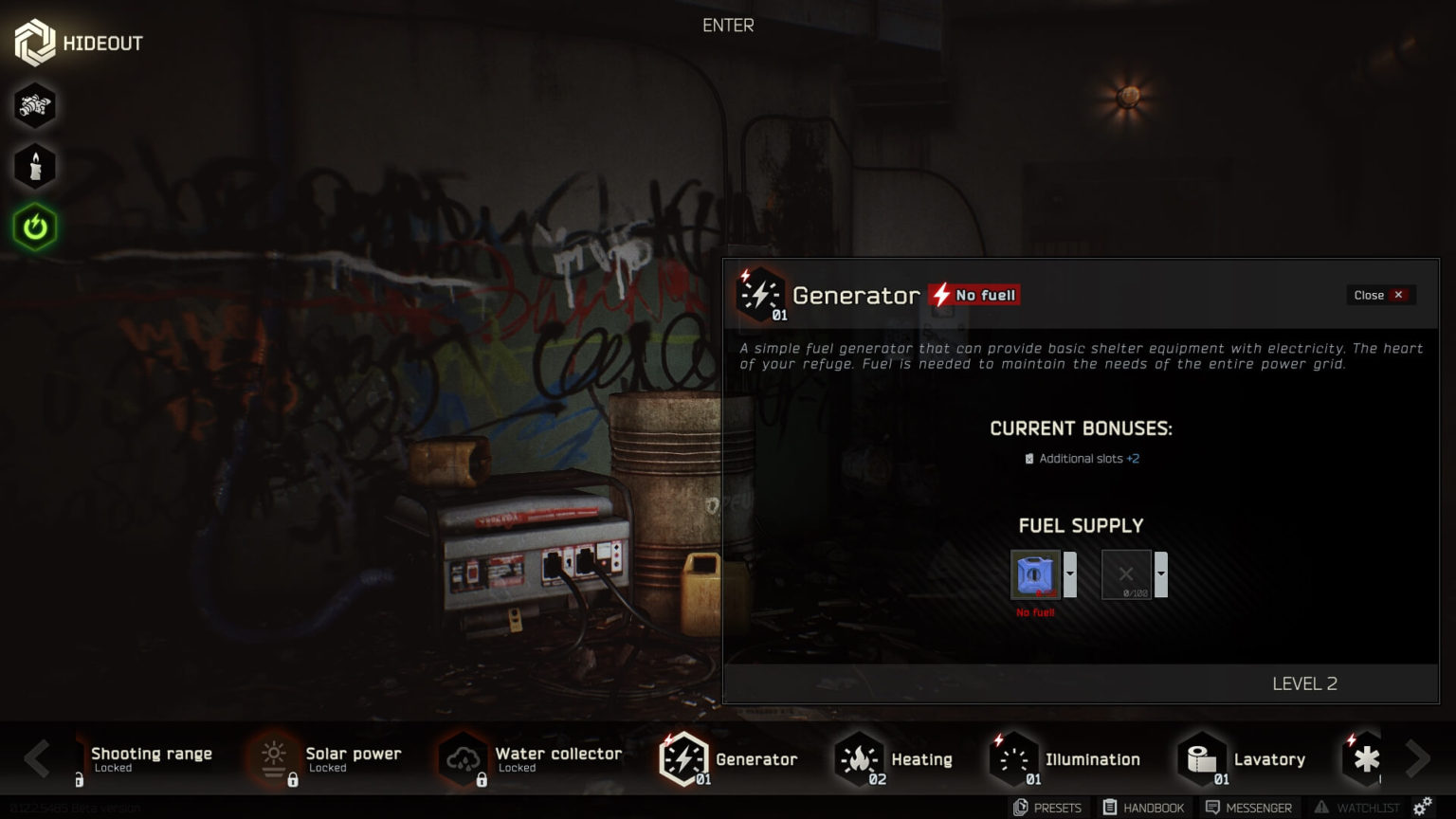The image size is (1456, 819).
Task: Open the Lavatory module
Action: pyautogui.click(x=1243, y=759)
